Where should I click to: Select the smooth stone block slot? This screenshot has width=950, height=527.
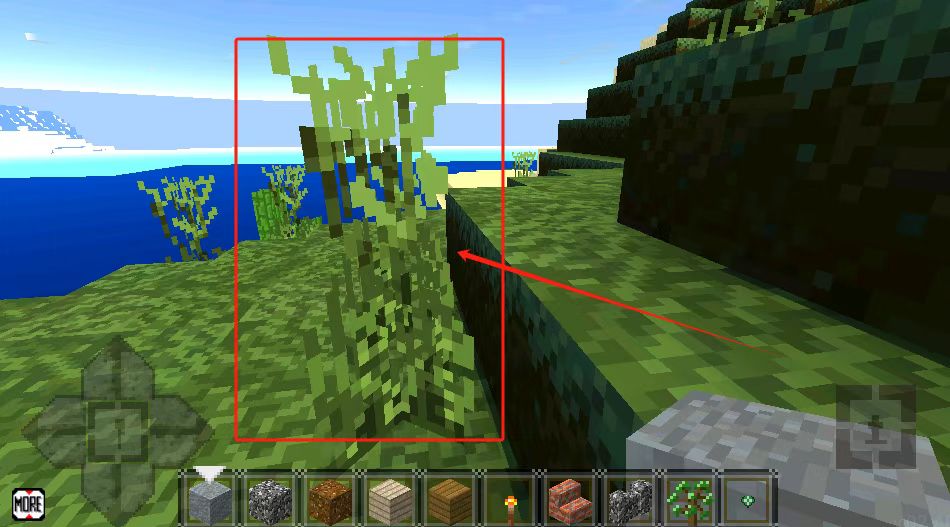[210, 498]
